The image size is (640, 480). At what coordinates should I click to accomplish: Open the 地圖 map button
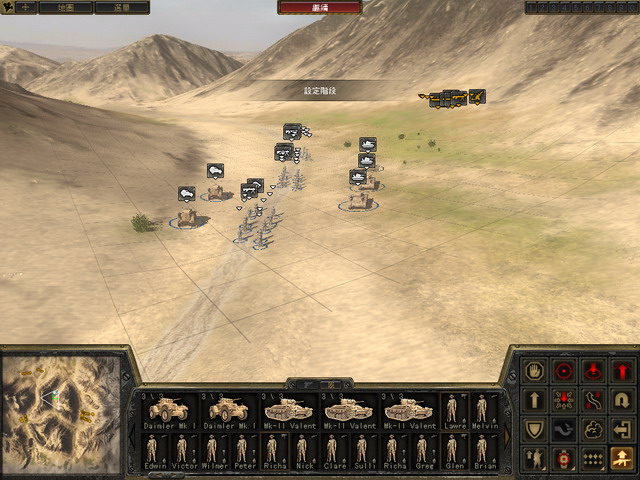65,7
